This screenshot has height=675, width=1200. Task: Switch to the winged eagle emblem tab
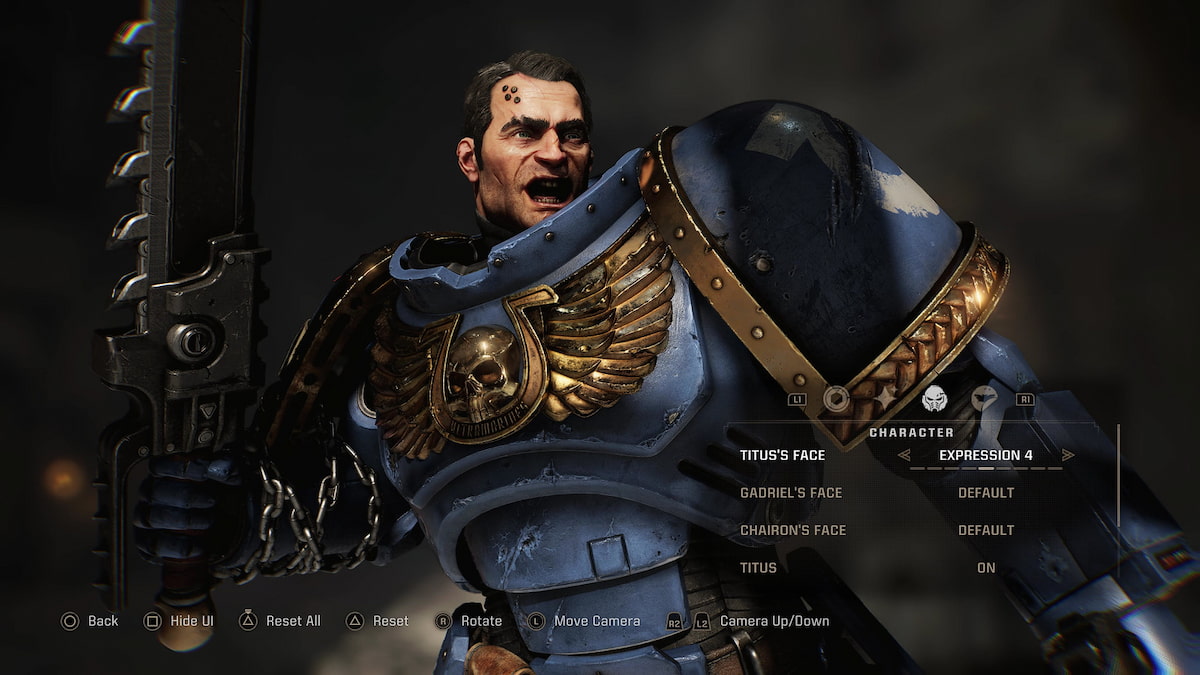point(983,399)
